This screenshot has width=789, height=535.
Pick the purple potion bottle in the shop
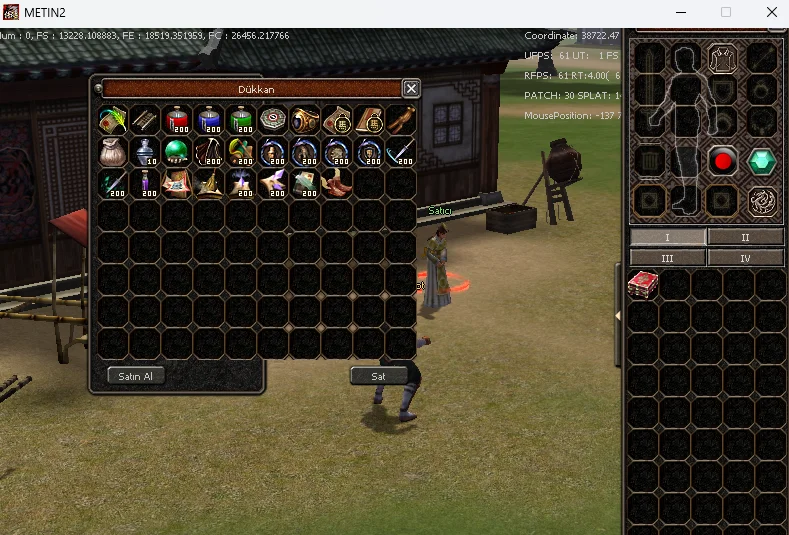tap(145, 184)
